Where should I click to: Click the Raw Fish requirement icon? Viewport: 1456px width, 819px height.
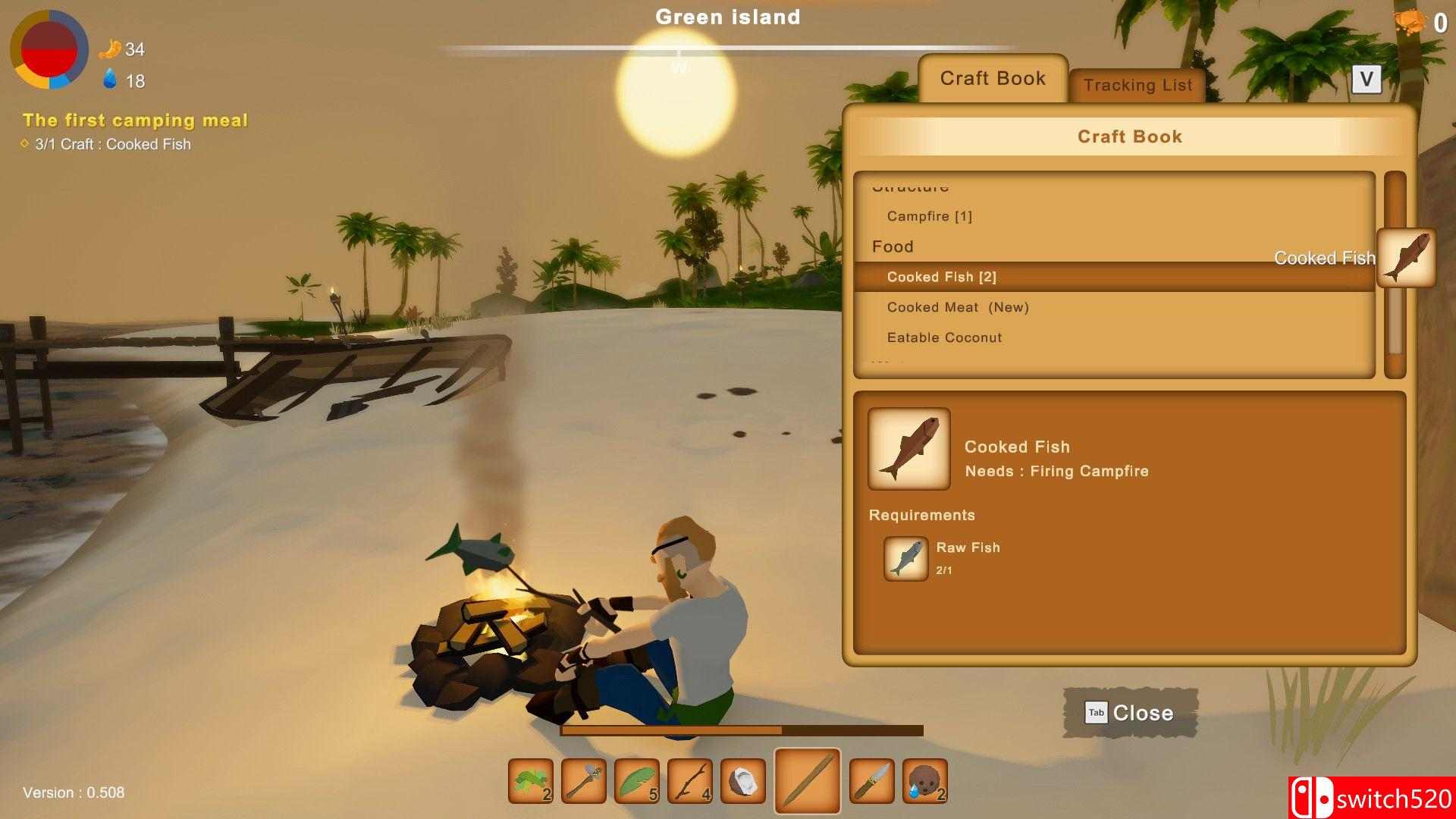click(906, 560)
